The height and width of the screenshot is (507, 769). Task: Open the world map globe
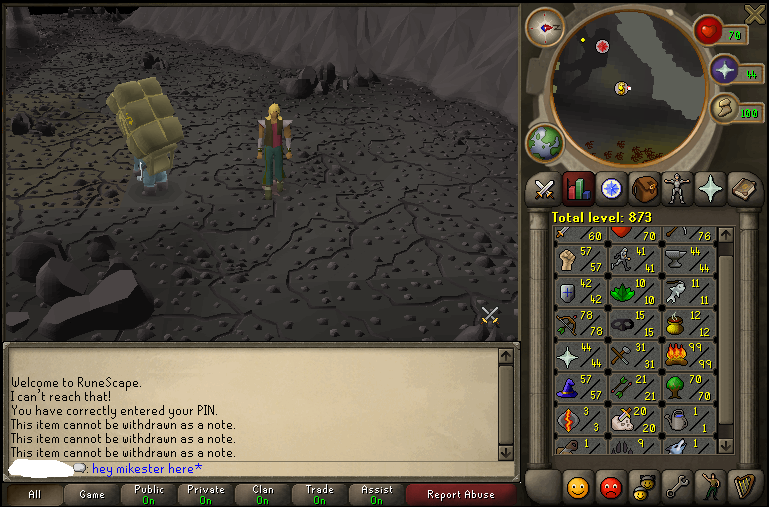point(545,143)
